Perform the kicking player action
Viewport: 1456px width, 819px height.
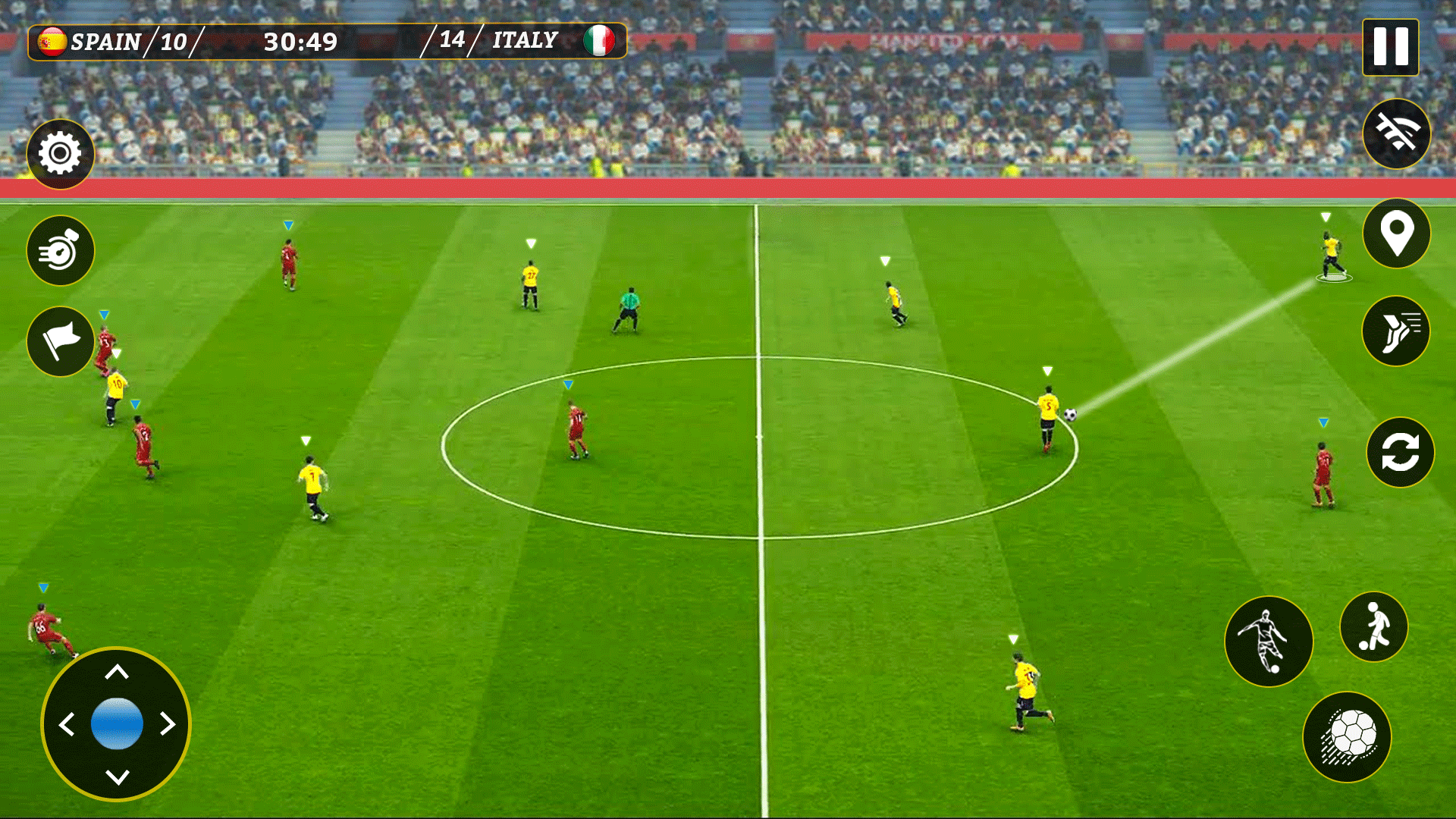[1269, 642]
